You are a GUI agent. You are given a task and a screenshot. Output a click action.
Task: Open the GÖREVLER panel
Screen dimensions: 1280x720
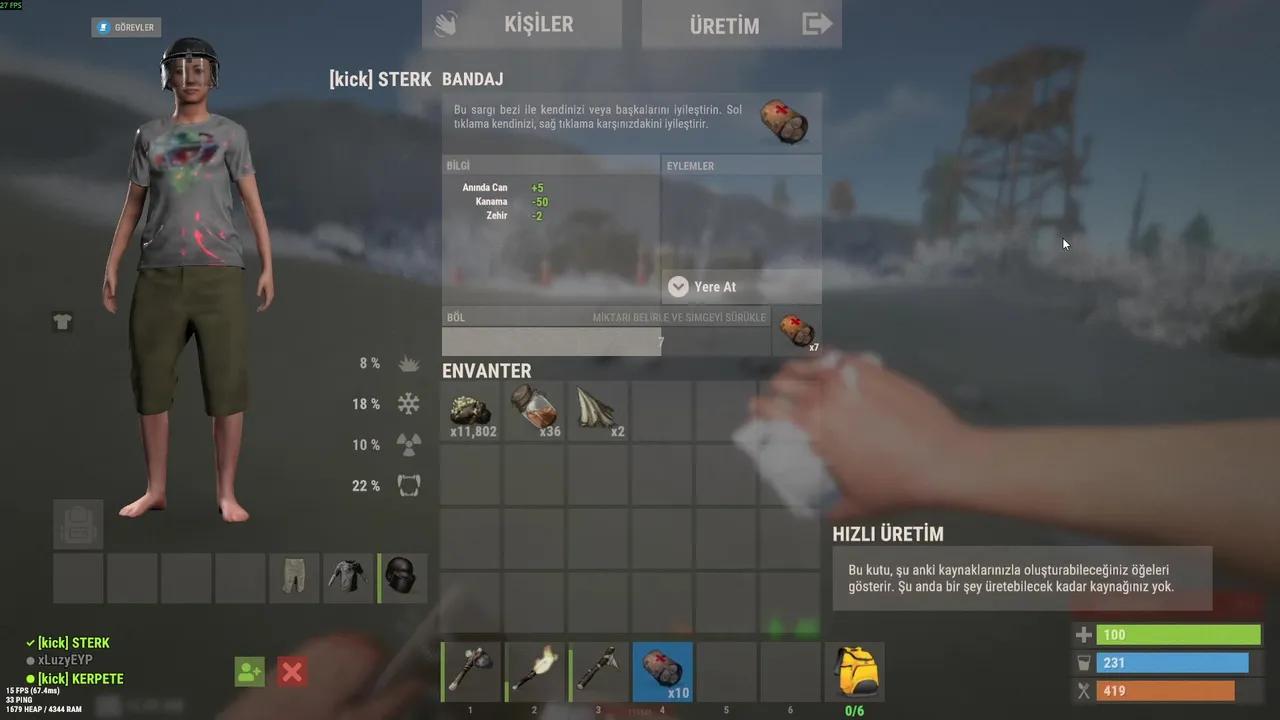125,27
